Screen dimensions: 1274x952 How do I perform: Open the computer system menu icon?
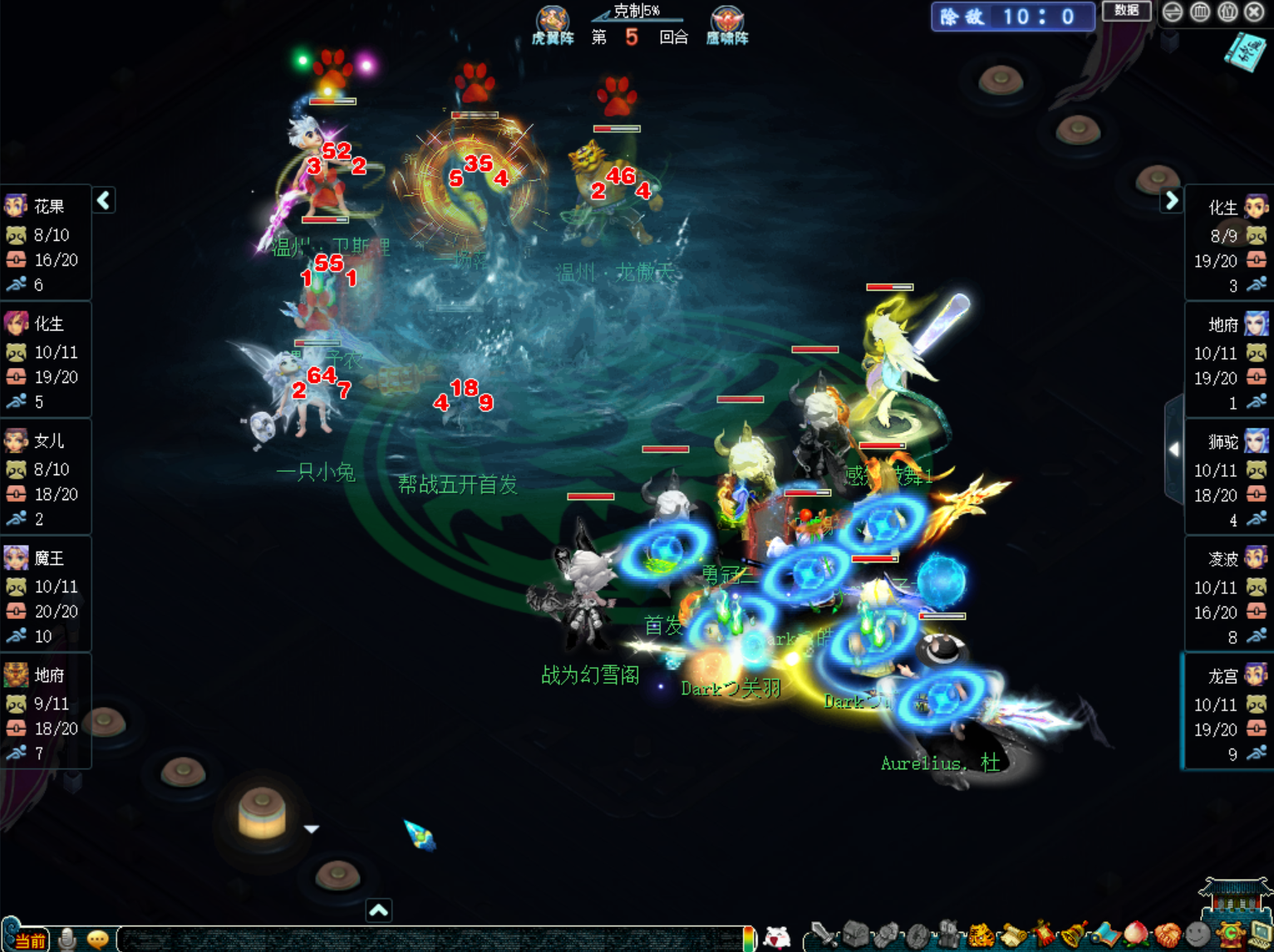pyautogui.click(x=1260, y=936)
